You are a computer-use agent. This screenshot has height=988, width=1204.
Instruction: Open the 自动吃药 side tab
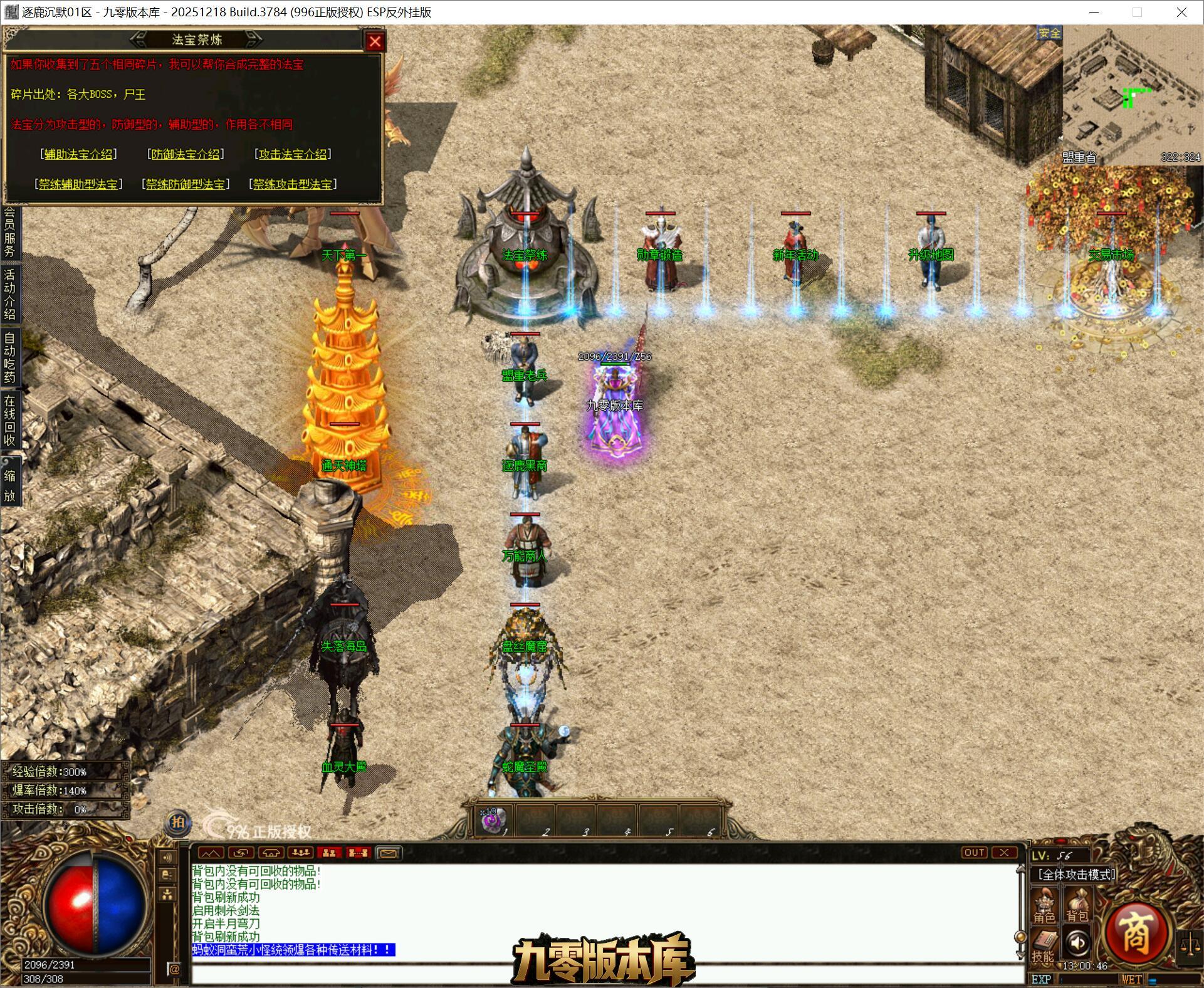pos(9,357)
